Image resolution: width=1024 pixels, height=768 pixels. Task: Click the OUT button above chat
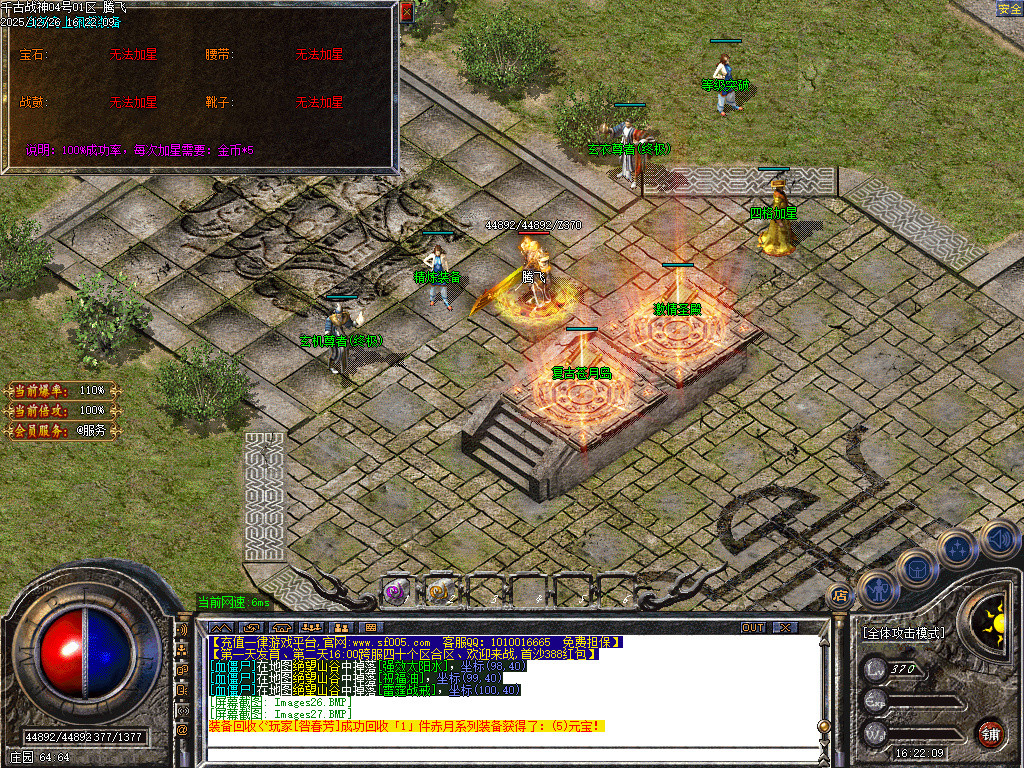click(753, 627)
